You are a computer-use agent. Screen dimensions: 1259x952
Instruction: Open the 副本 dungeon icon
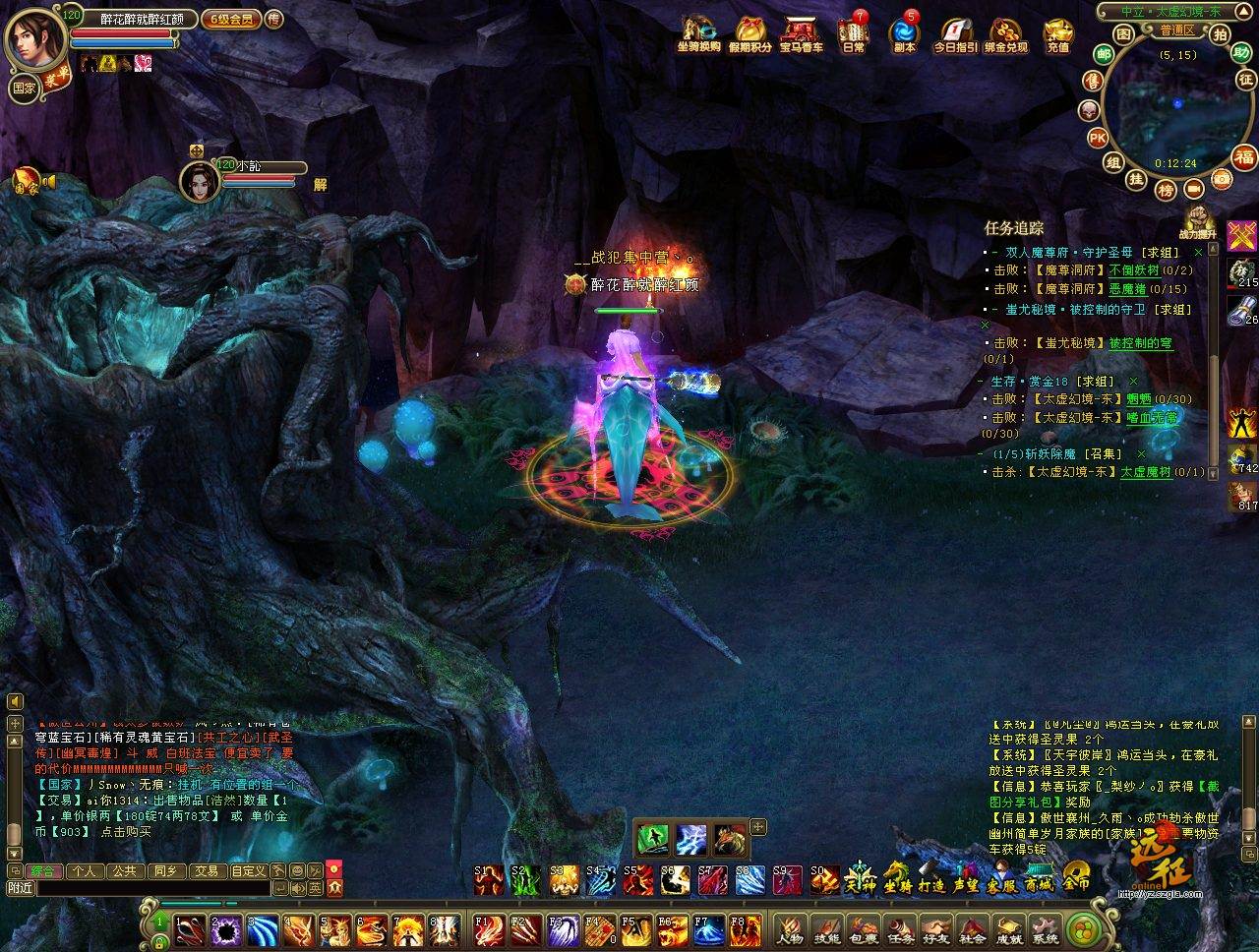pos(903,33)
